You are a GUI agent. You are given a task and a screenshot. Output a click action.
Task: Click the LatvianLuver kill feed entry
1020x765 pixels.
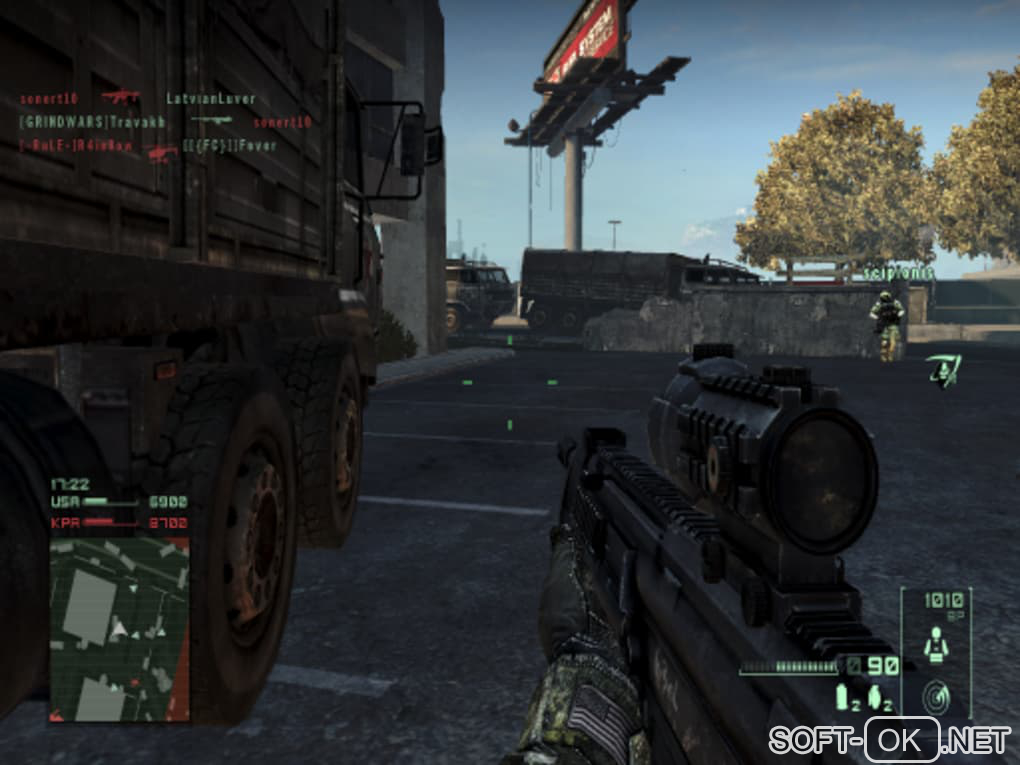(212, 99)
